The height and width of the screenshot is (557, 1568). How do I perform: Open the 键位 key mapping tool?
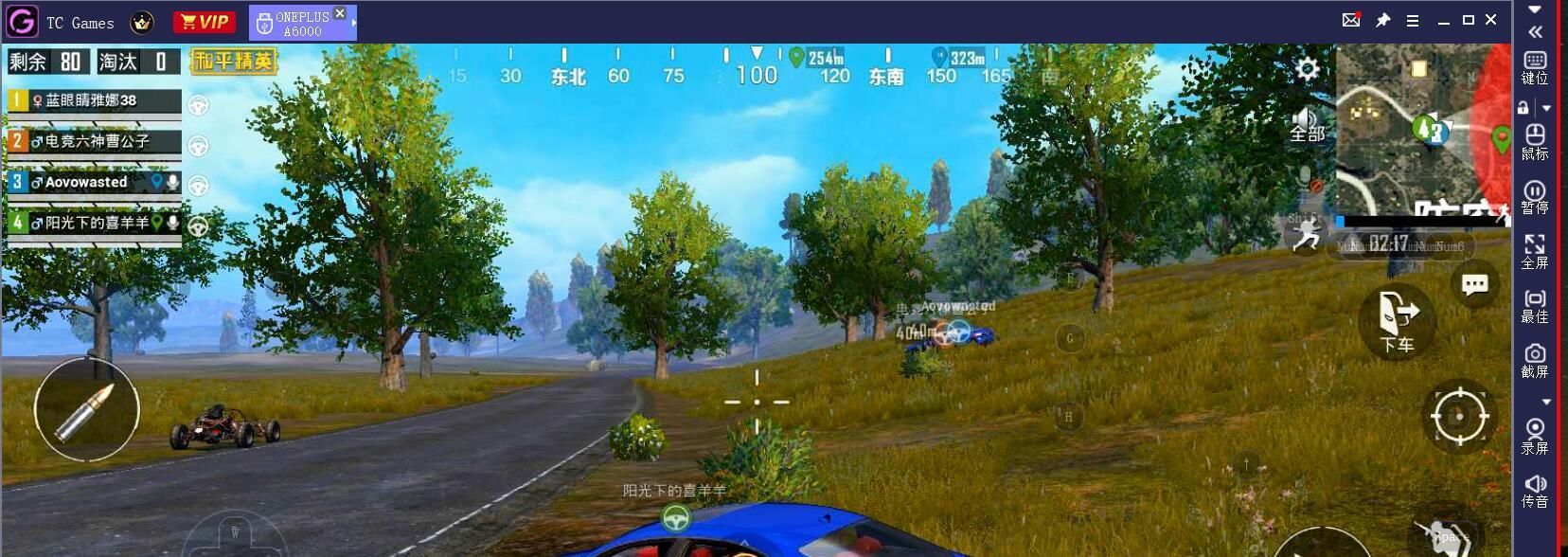1535,68
